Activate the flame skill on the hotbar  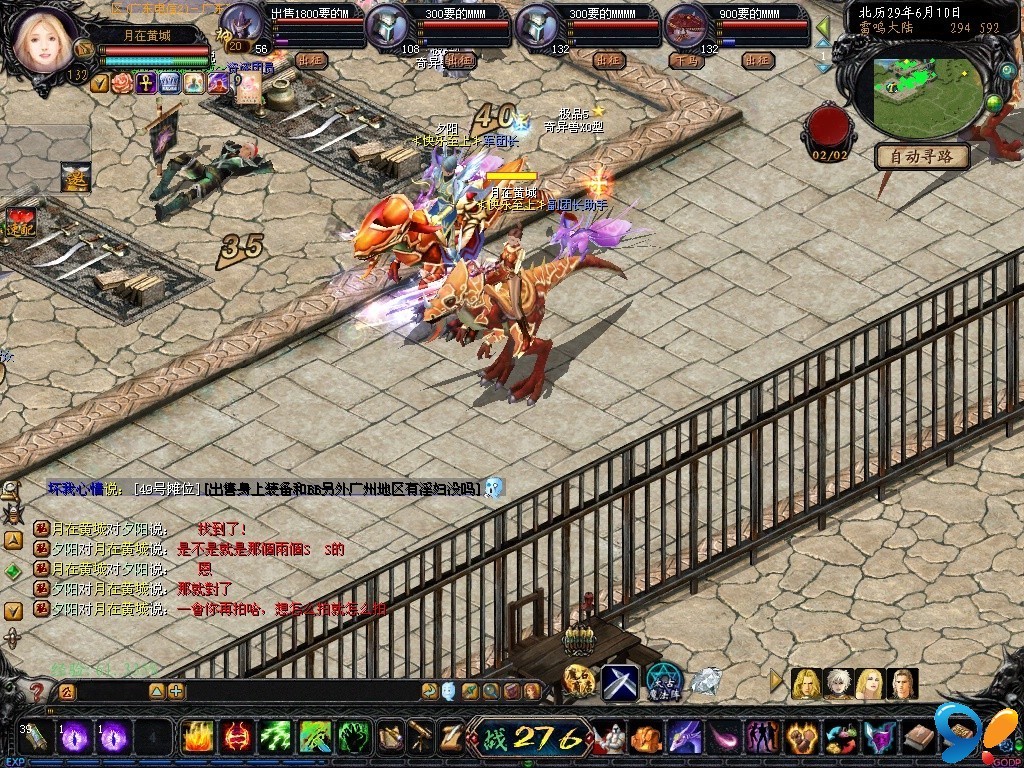[x=197, y=738]
